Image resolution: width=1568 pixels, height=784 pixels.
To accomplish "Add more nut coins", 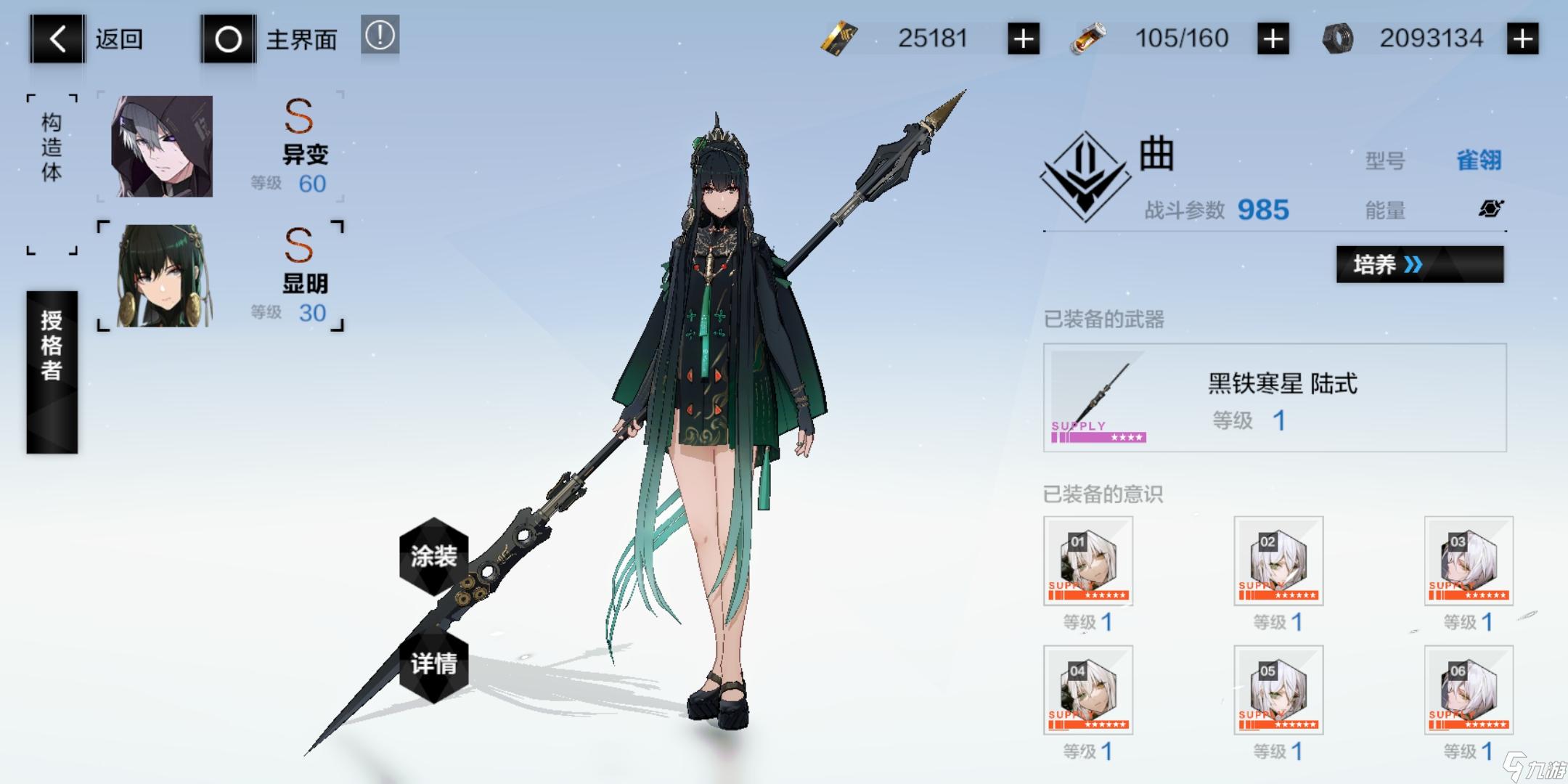I will click(x=1522, y=38).
